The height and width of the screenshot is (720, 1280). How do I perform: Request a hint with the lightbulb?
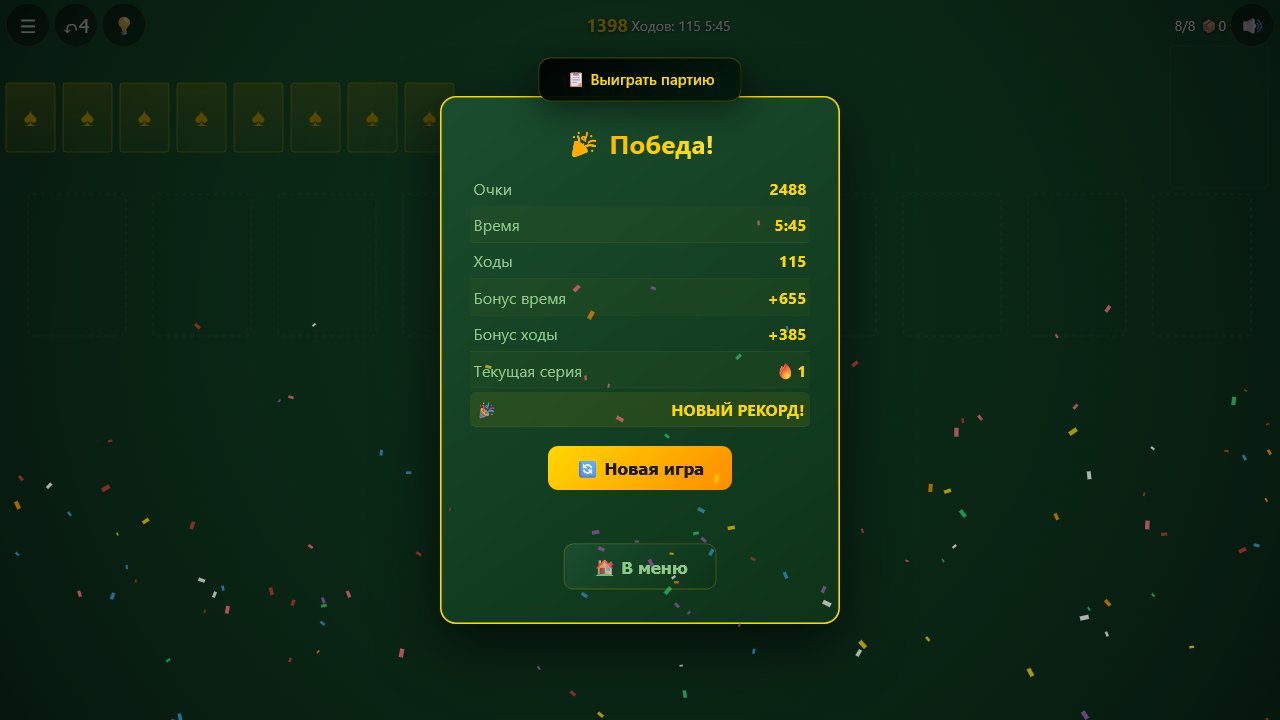pyautogui.click(x=123, y=25)
